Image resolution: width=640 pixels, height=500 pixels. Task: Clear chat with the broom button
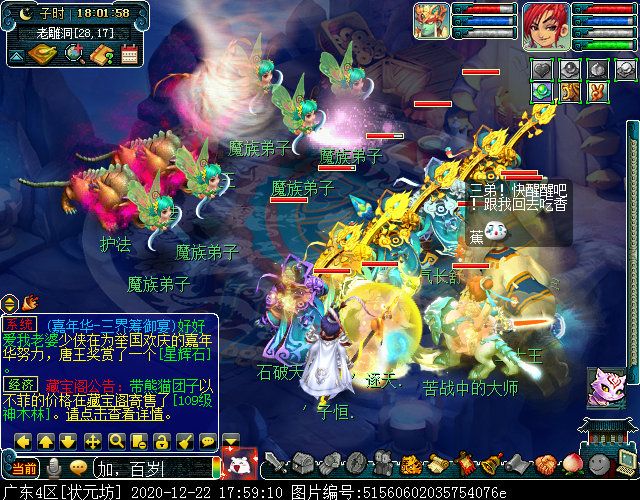[184, 441]
